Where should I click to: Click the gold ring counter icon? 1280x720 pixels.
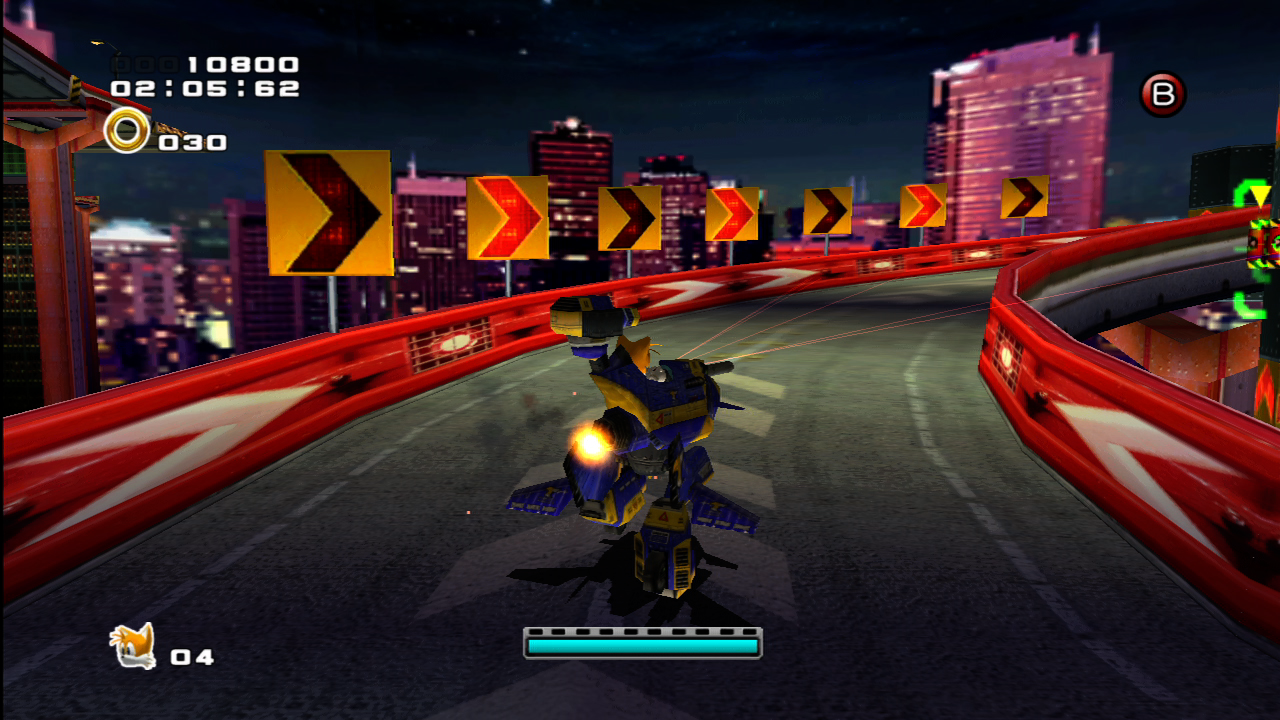(127, 131)
